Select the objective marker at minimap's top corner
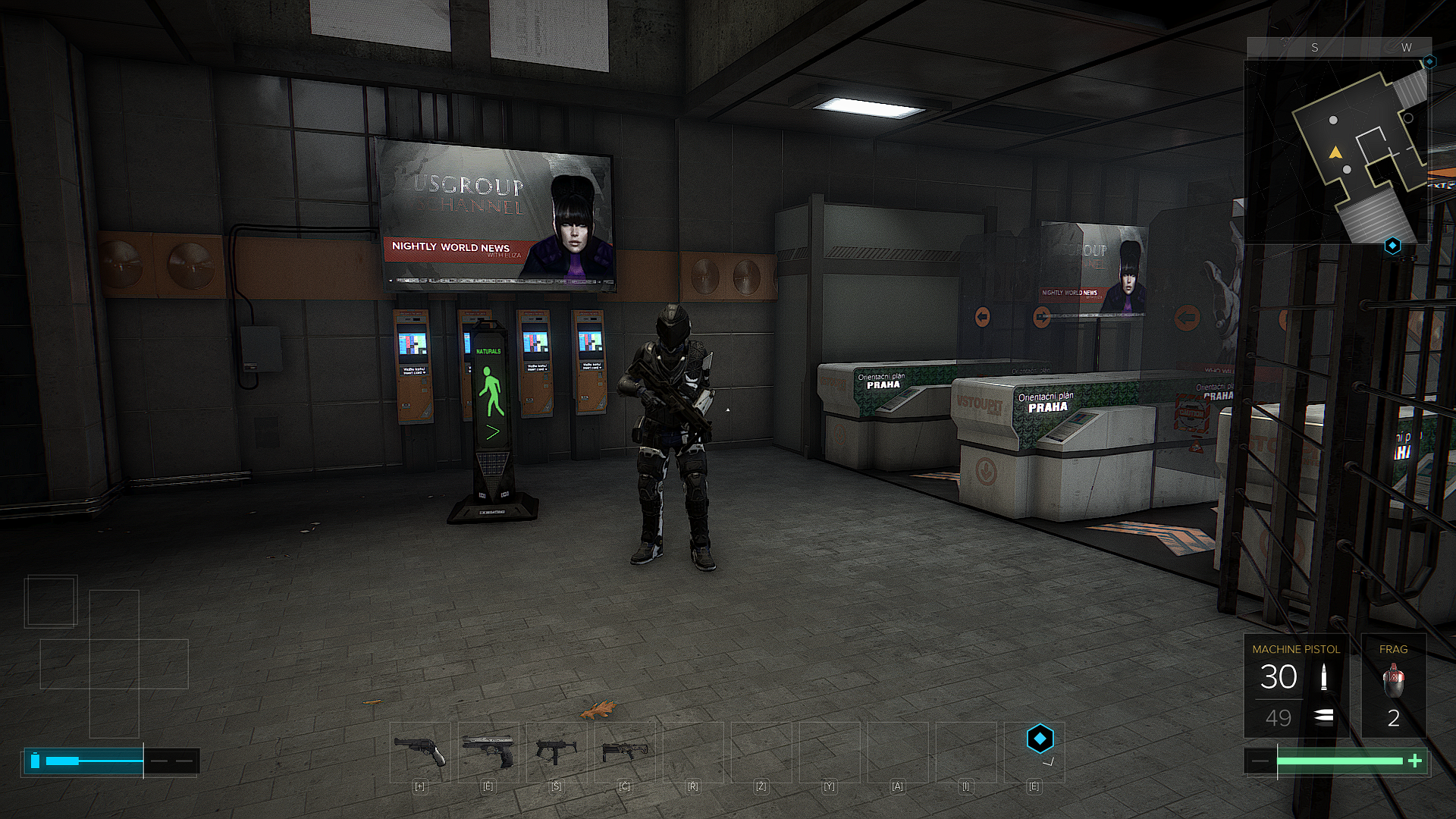 [x=1429, y=61]
